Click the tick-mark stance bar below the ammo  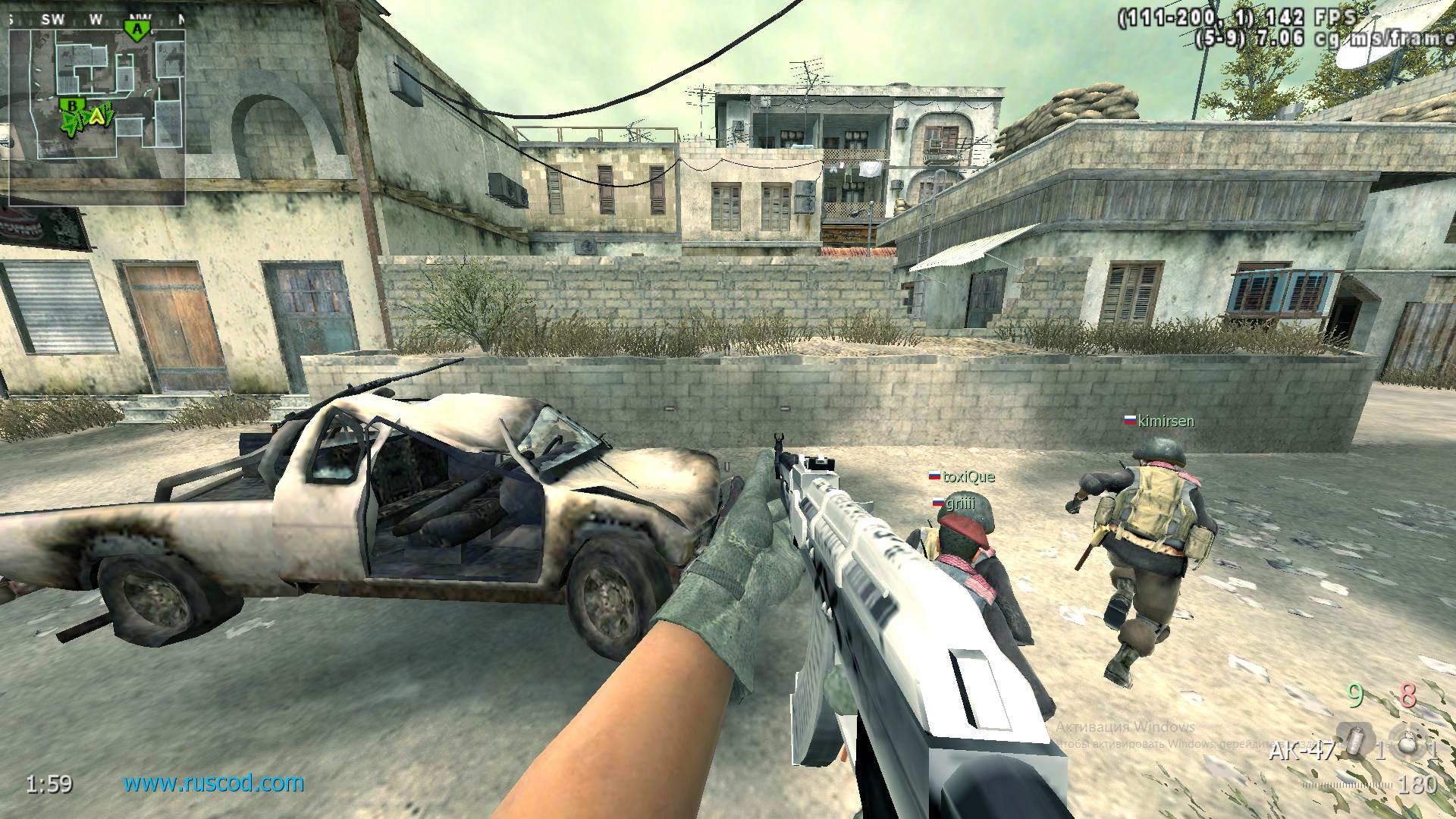coord(1348,784)
